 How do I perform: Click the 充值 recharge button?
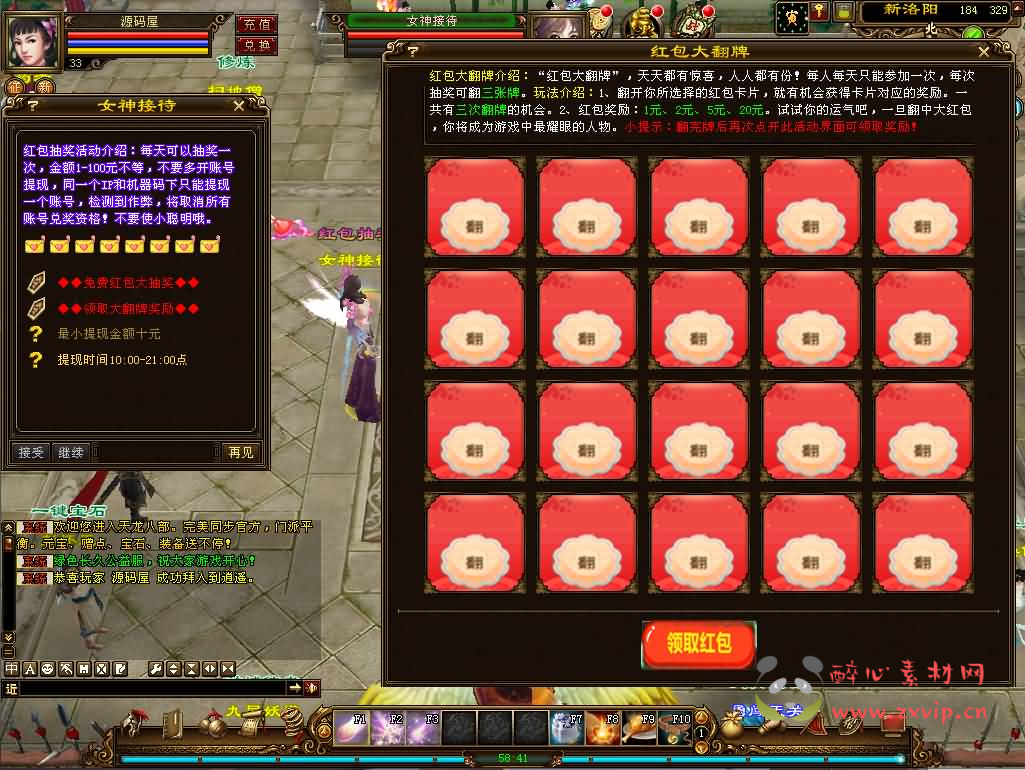[x=257, y=24]
